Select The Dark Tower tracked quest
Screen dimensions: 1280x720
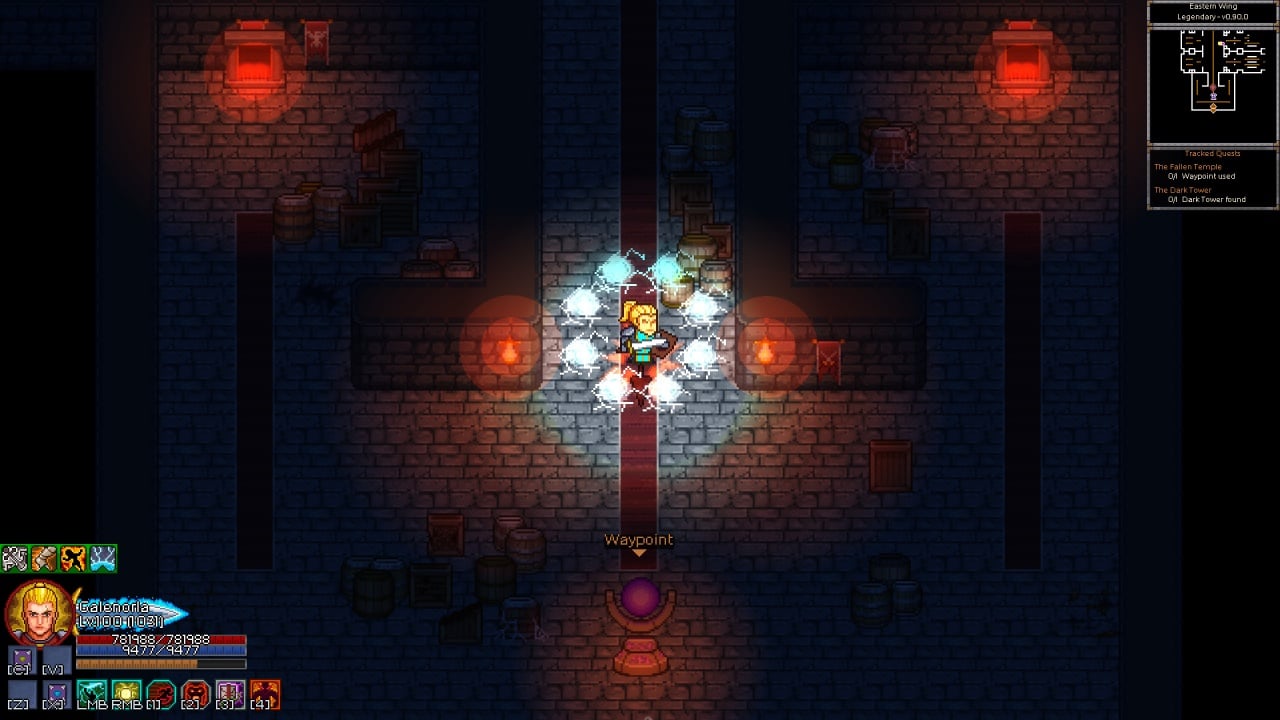[1183, 190]
